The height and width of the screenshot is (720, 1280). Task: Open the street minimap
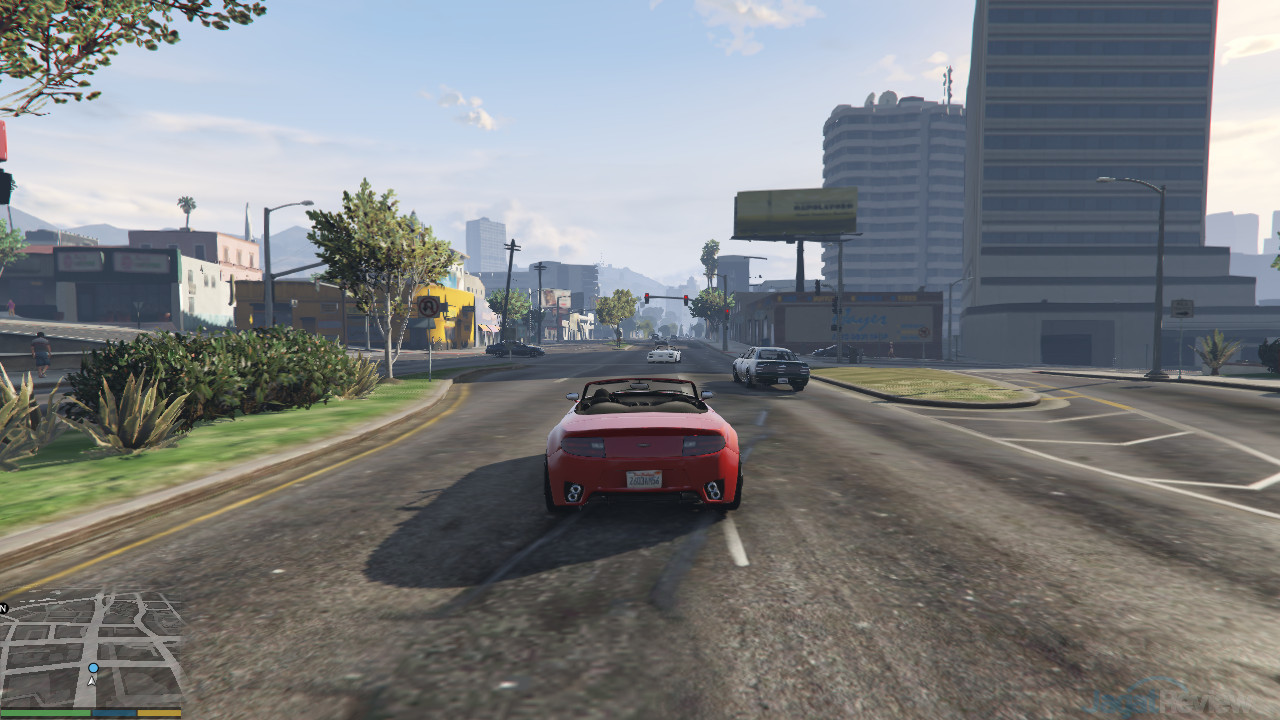(x=92, y=648)
